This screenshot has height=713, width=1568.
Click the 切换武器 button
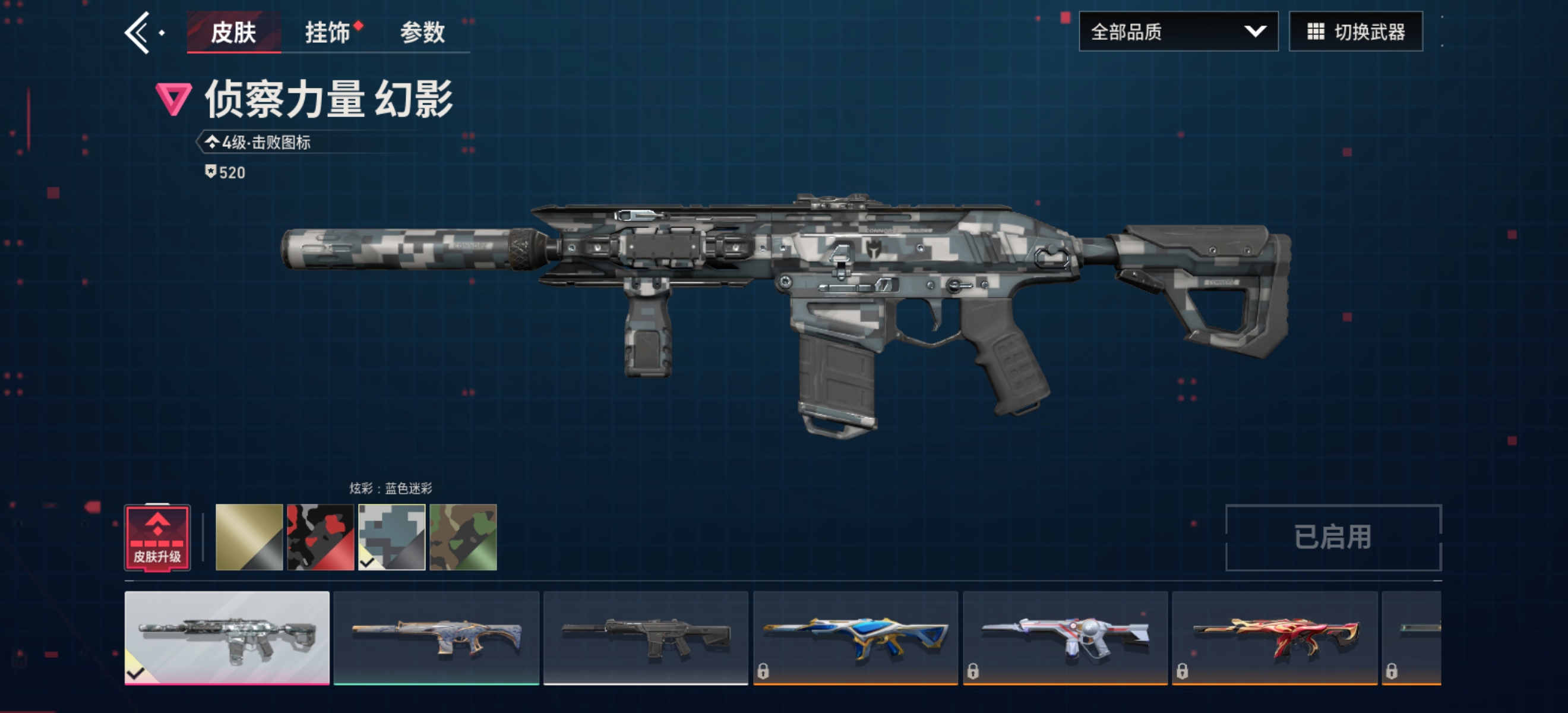click(1355, 31)
